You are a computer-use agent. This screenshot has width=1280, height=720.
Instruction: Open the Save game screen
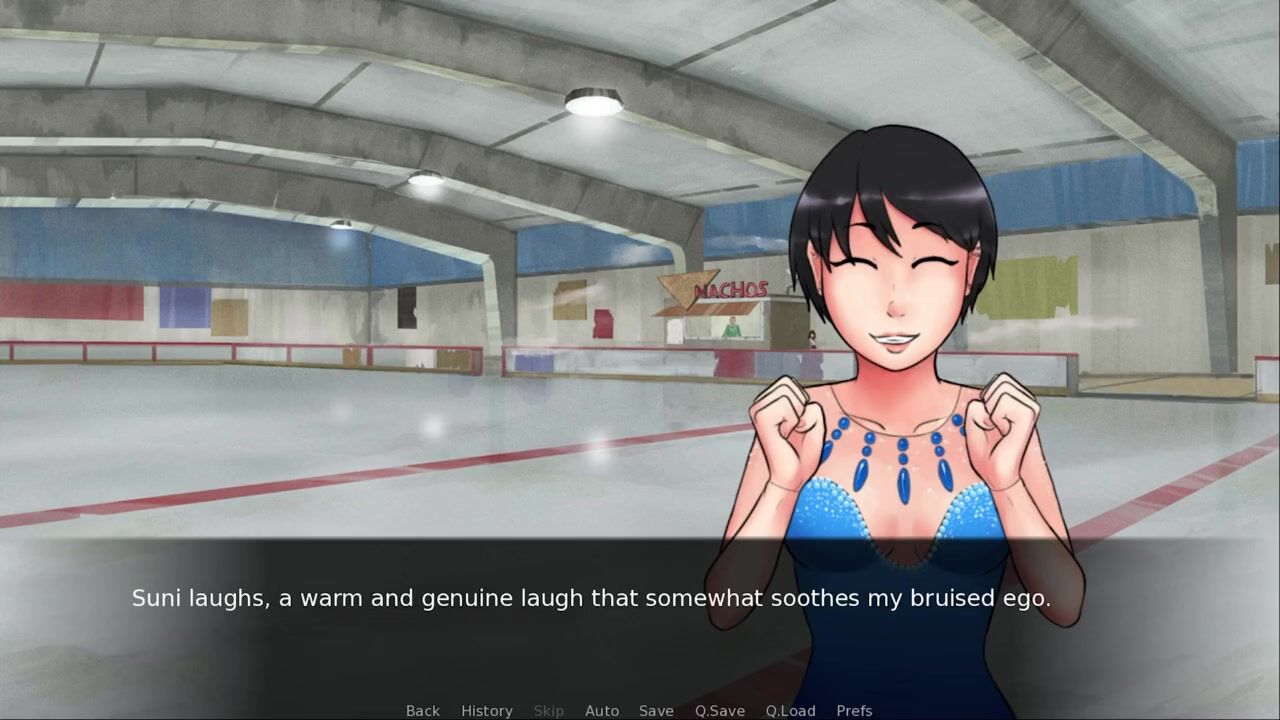click(656, 710)
